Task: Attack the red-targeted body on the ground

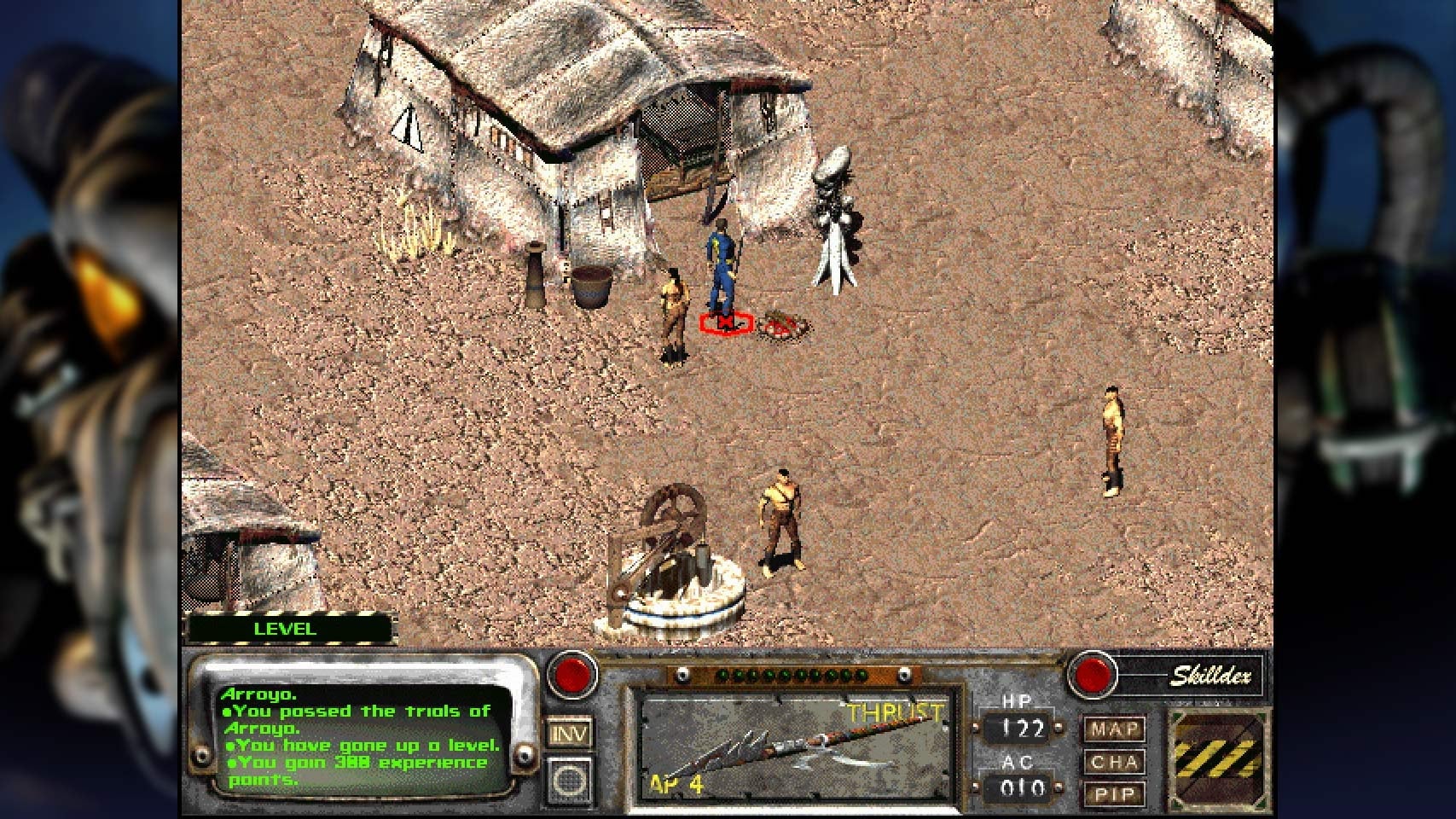Action: coord(723,322)
